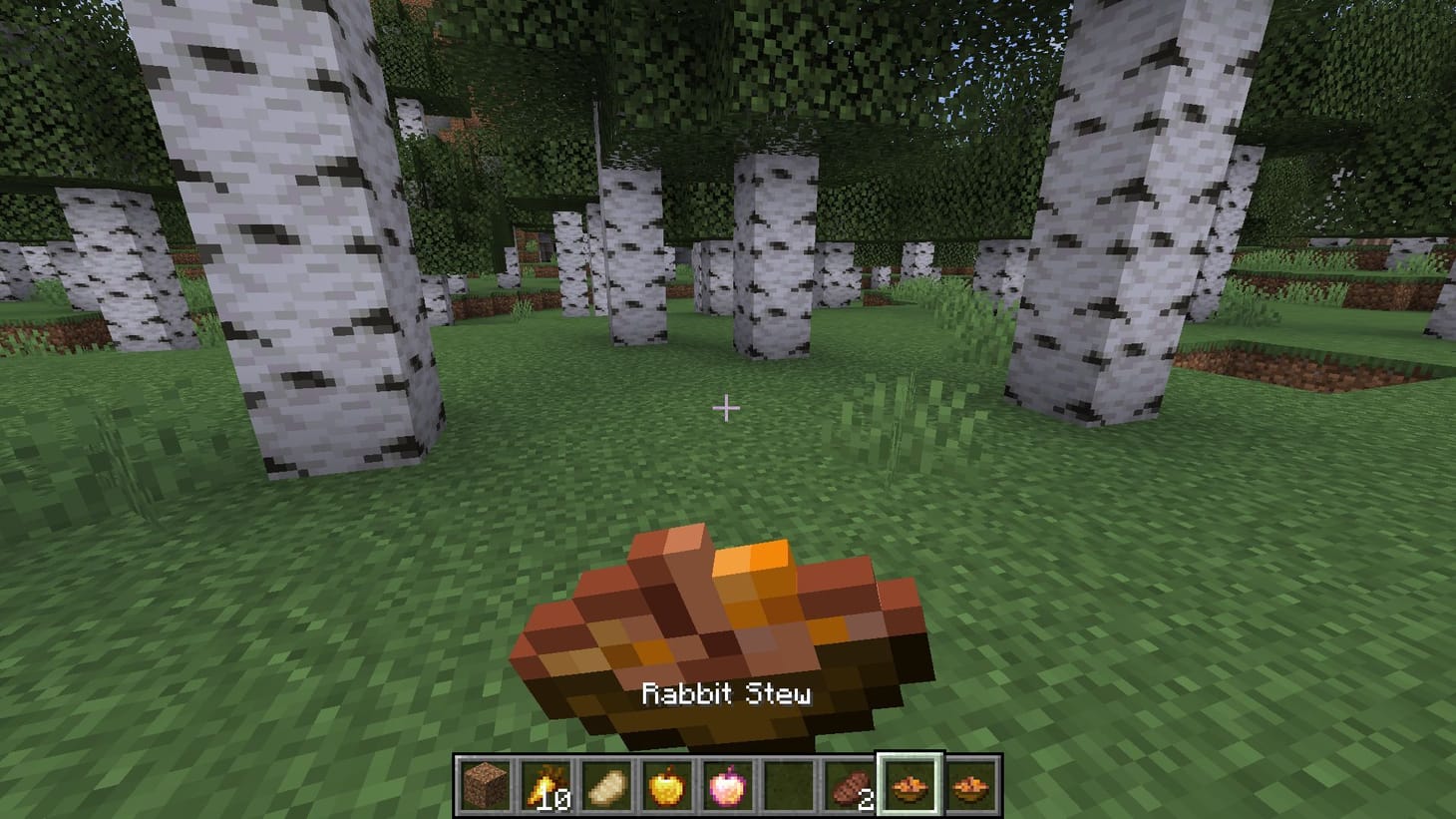The width and height of the screenshot is (1456, 819).
Task: Select the enchanted golden apple
Action: [725, 785]
